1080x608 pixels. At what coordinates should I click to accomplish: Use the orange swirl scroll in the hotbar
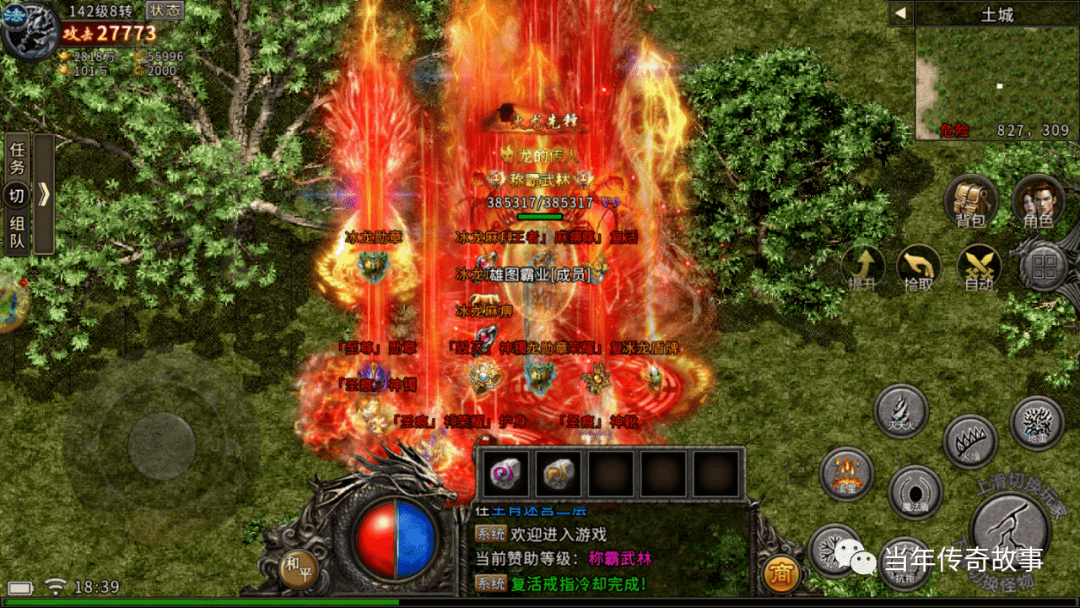[x=557, y=473]
